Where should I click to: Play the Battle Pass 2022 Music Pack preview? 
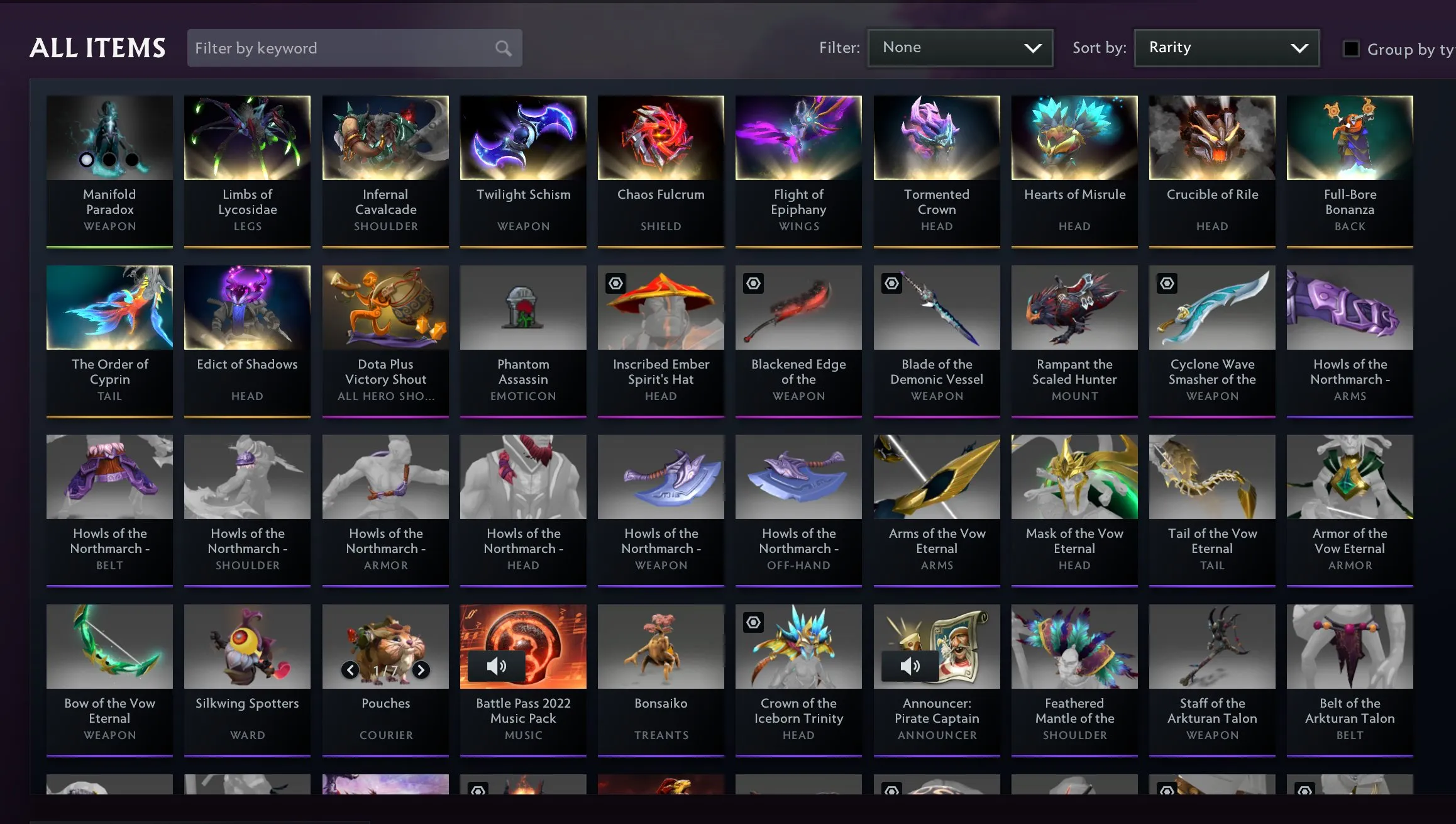497,666
